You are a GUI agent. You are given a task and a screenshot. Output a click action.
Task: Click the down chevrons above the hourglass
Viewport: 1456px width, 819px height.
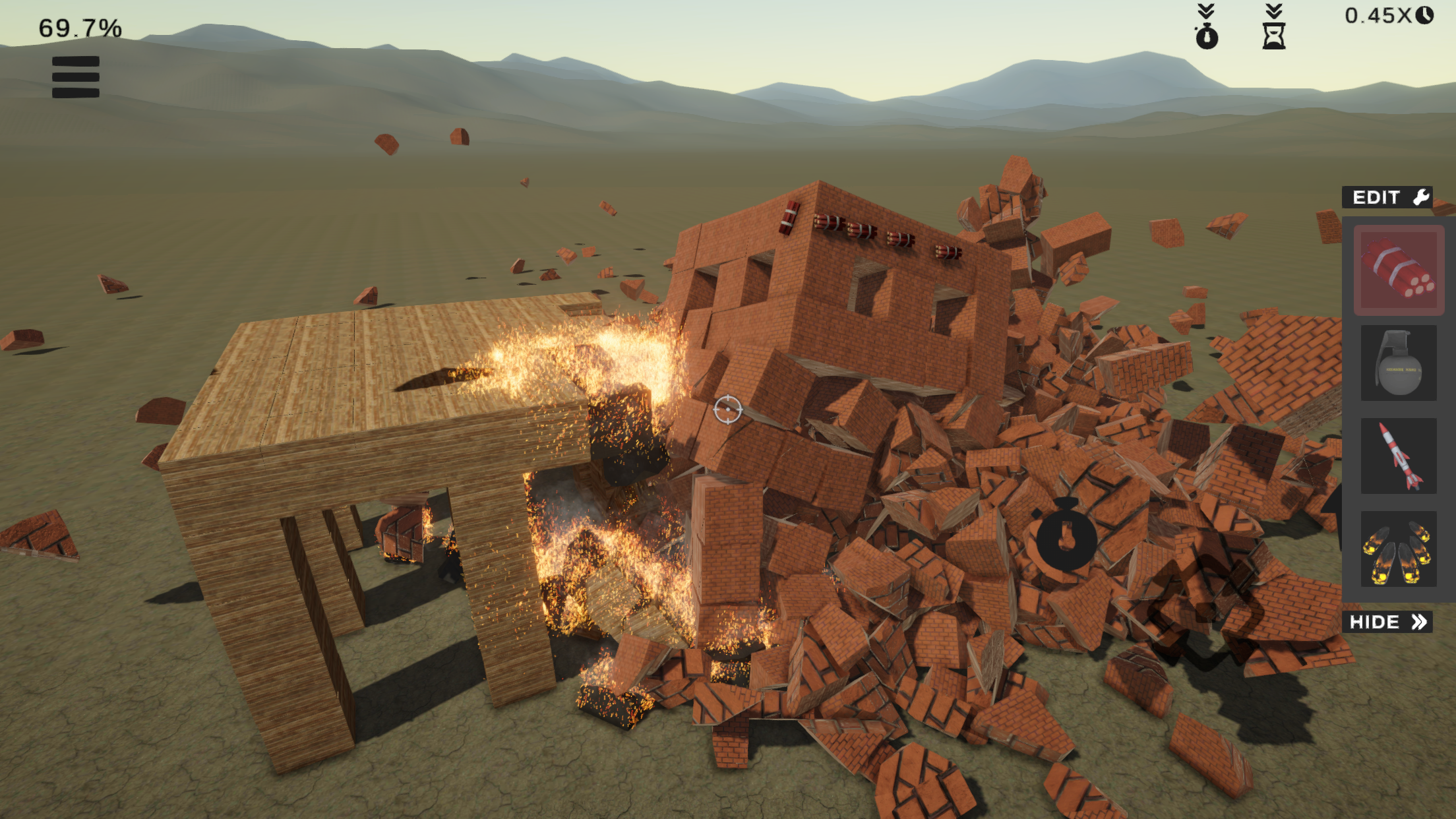click(x=1275, y=11)
